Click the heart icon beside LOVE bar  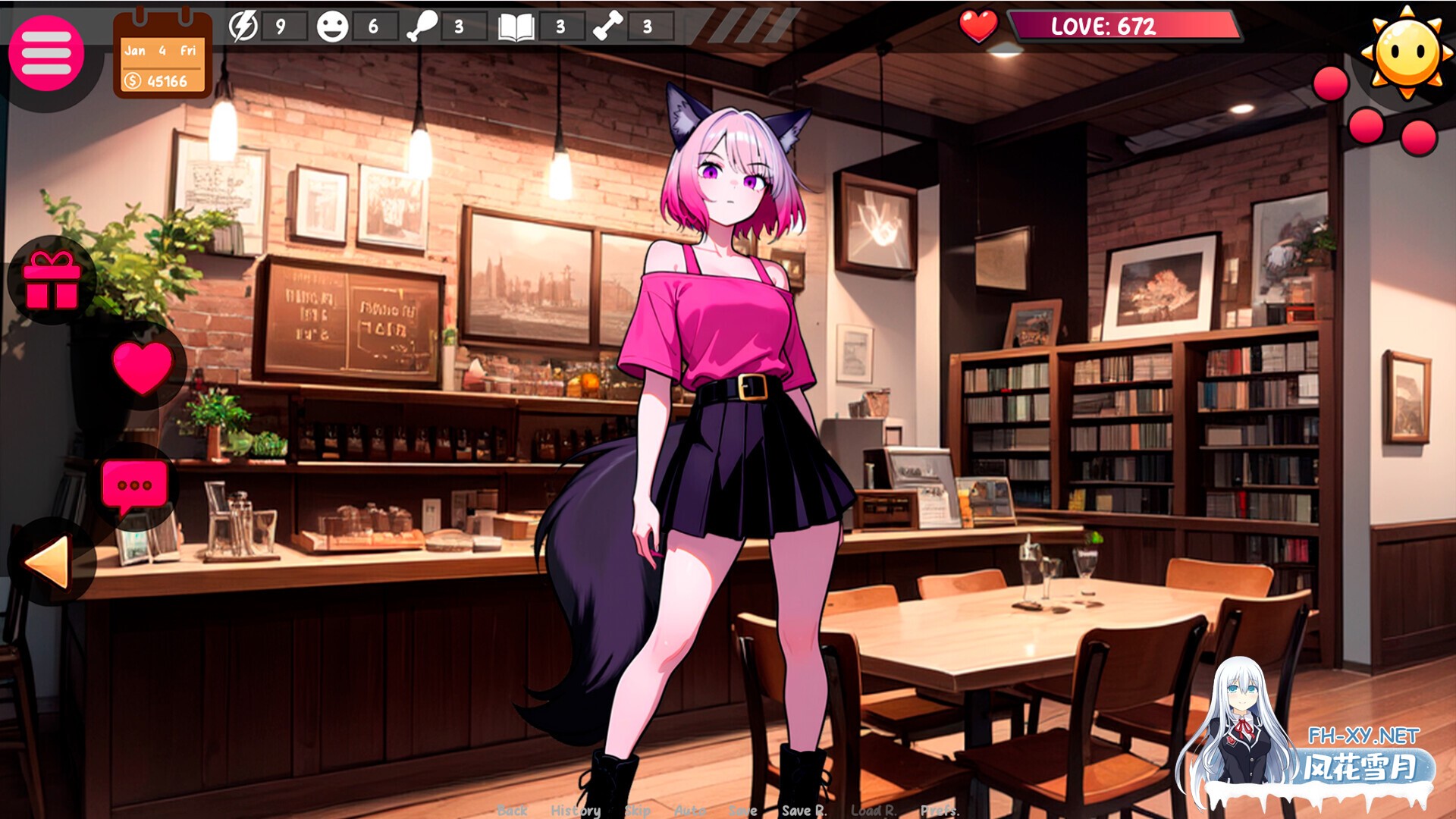click(x=977, y=25)
